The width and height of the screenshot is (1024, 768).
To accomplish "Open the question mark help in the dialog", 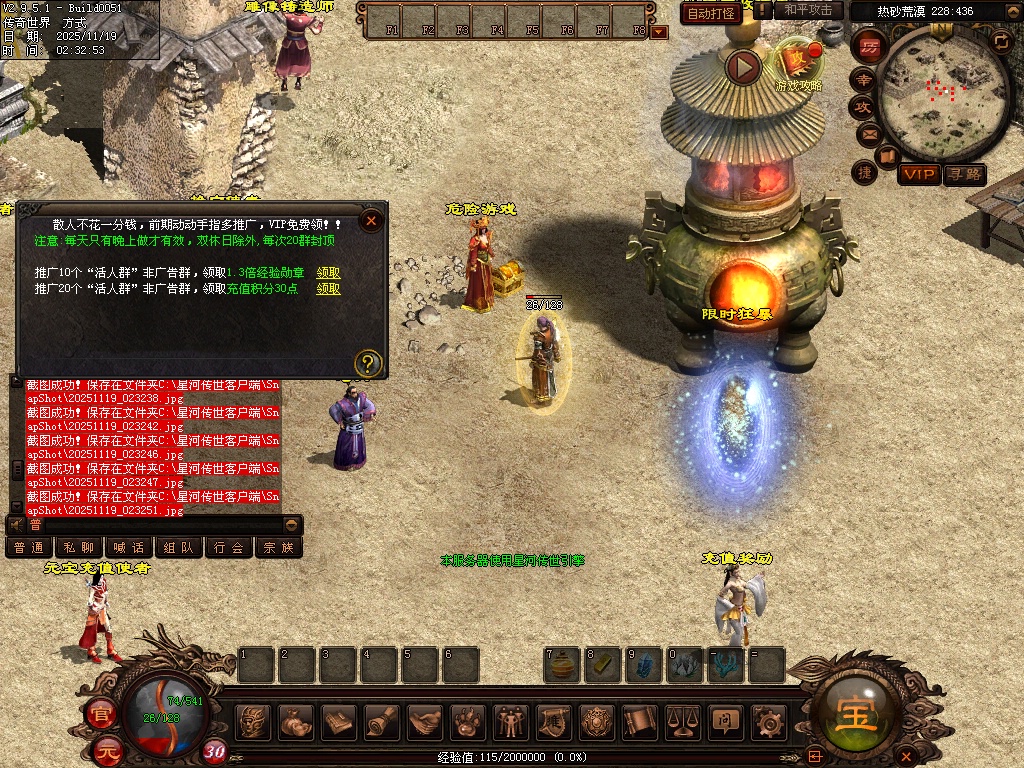I will [368, 362].
